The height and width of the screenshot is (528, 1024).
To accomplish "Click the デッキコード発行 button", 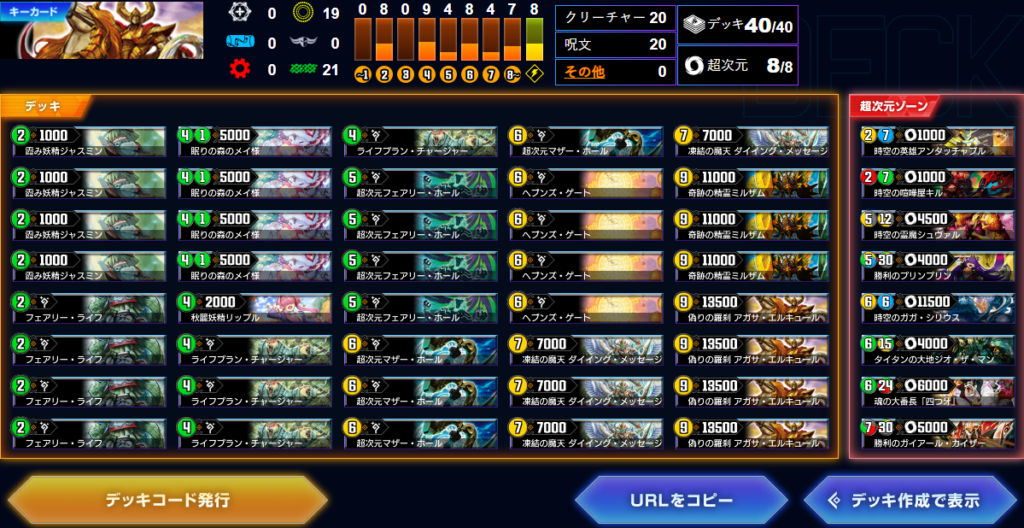I will pyautogui.click(x=167, y=499).
